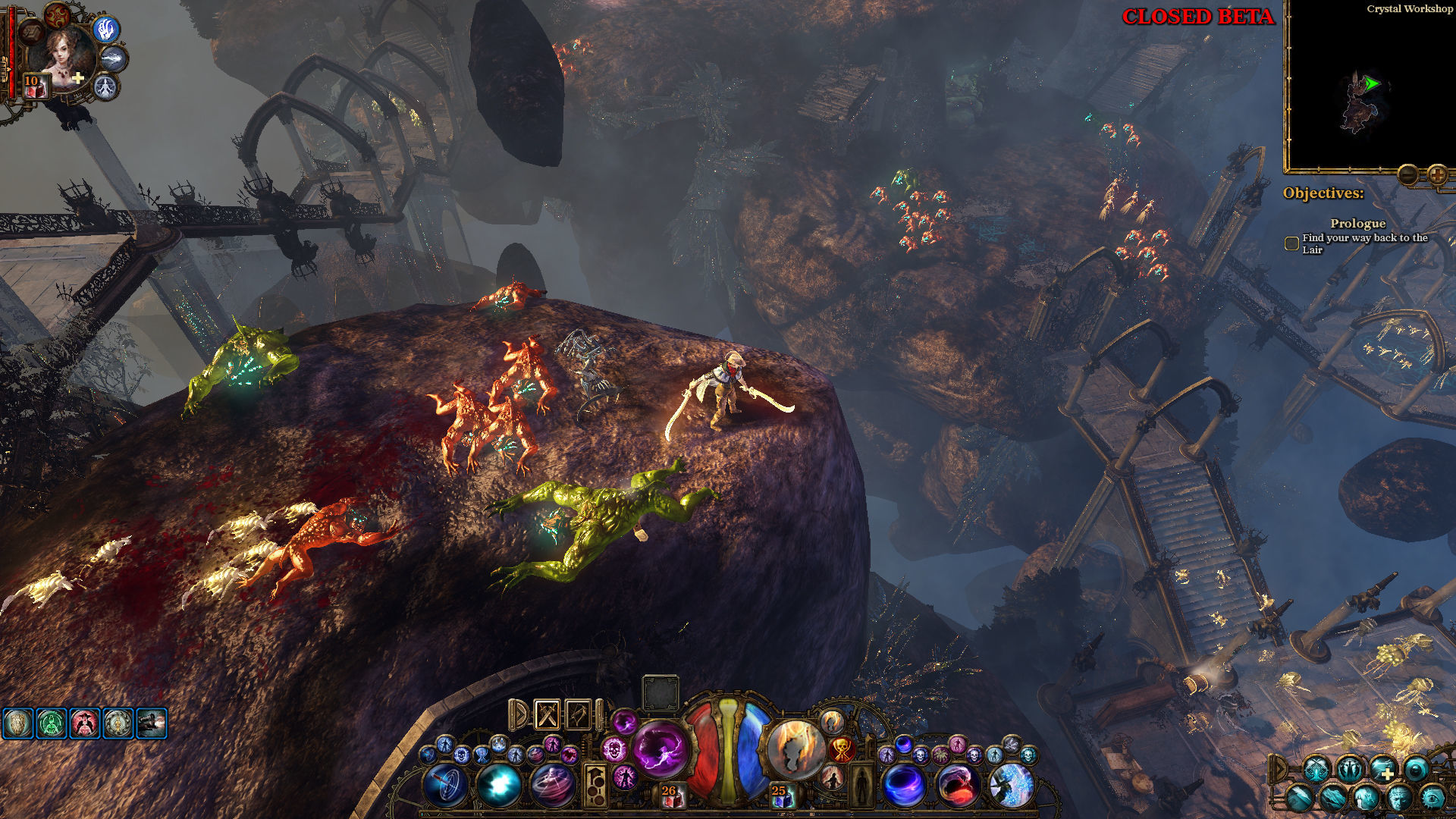The width and height of the screenshot is (1456, 819).
Task: Use the companion's red health potion
Action: 33,87
